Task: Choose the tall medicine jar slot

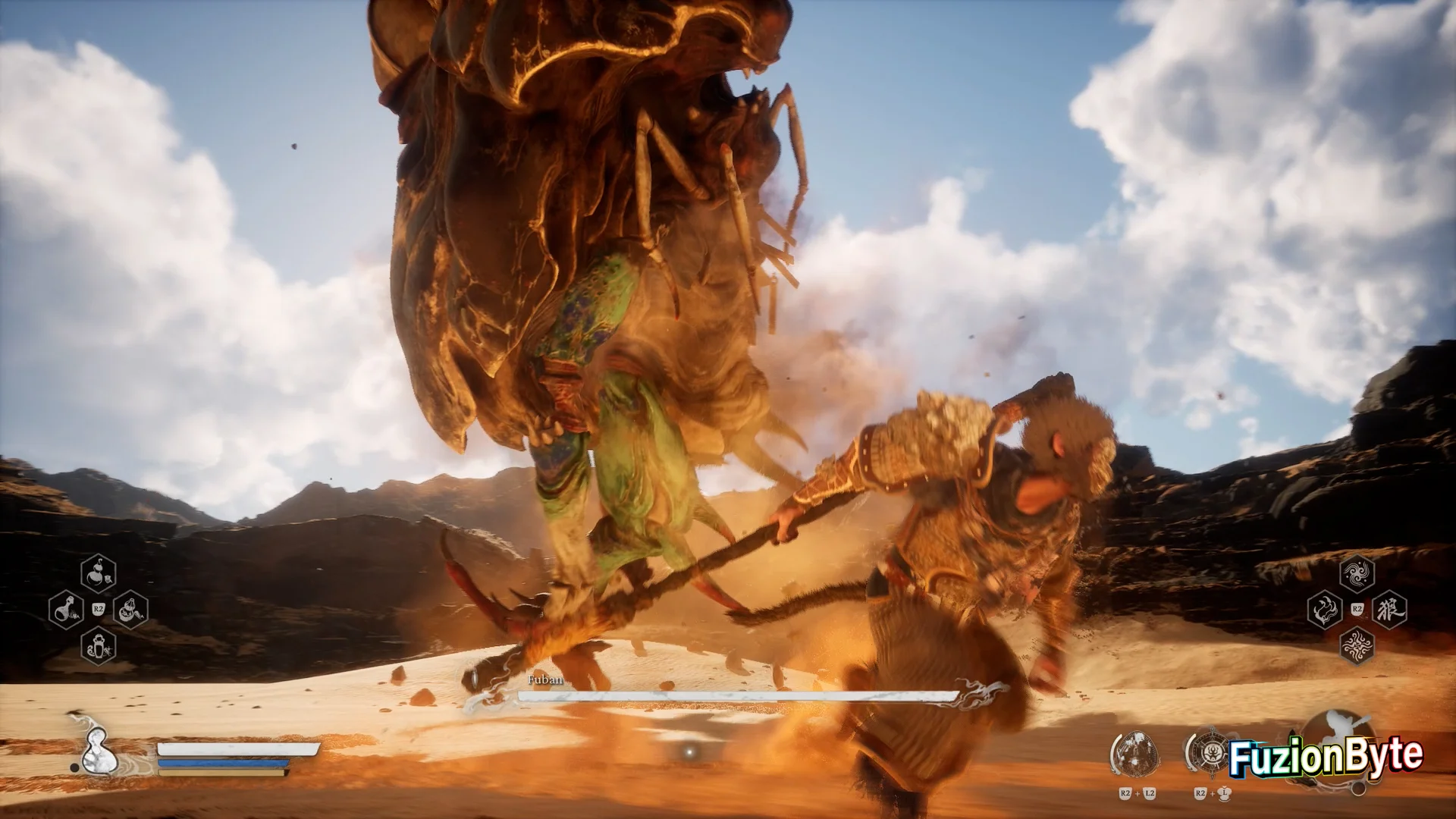Action: (x=99, y=645)
